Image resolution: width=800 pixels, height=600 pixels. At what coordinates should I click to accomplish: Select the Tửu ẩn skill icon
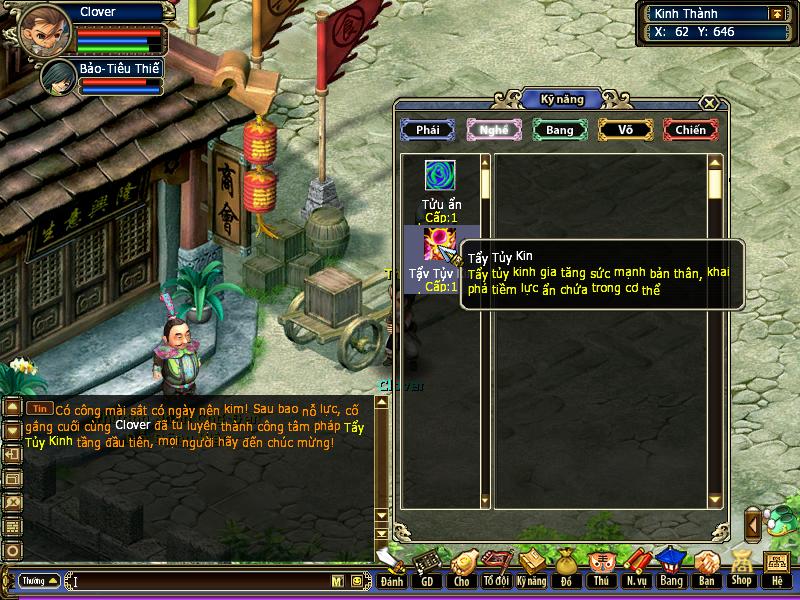440,176
